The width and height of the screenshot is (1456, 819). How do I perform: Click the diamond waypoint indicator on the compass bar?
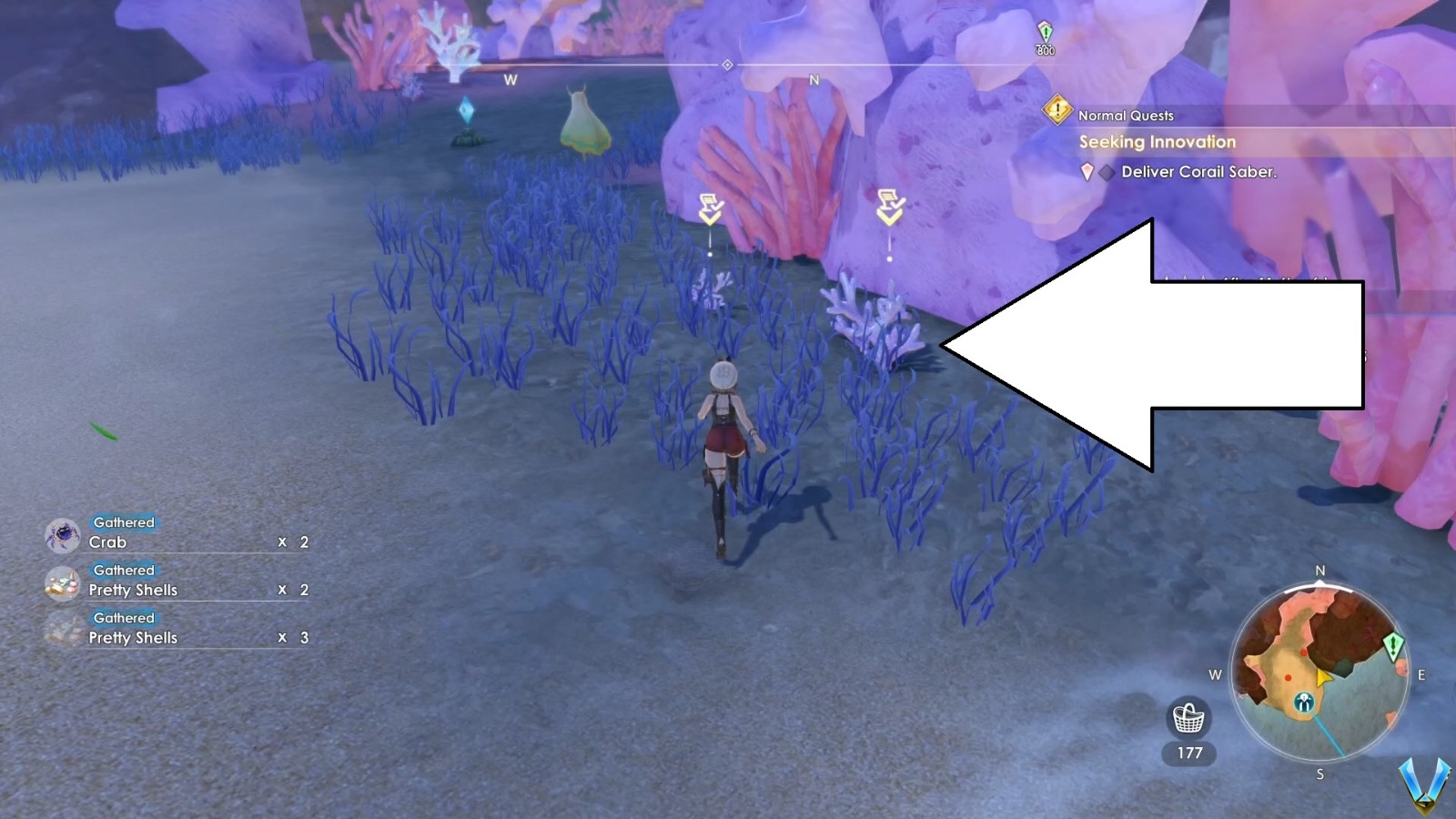727,65
